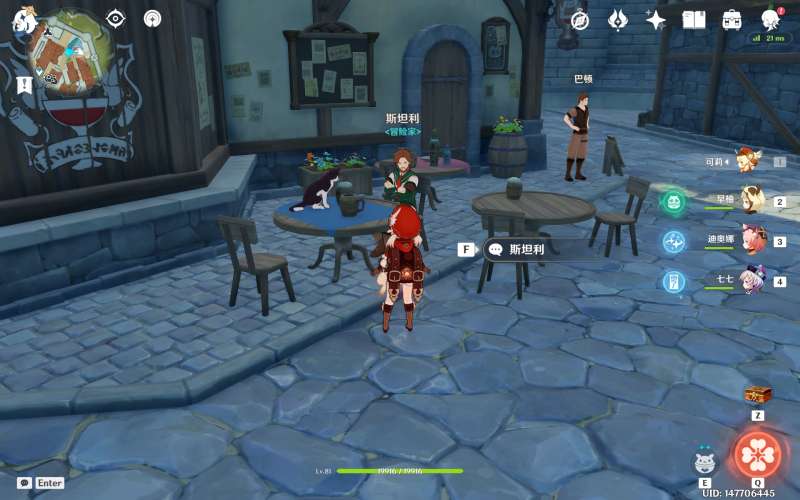800x500 pixels.
Task: Open the compass events icon
Action: [x=580, y=20]
